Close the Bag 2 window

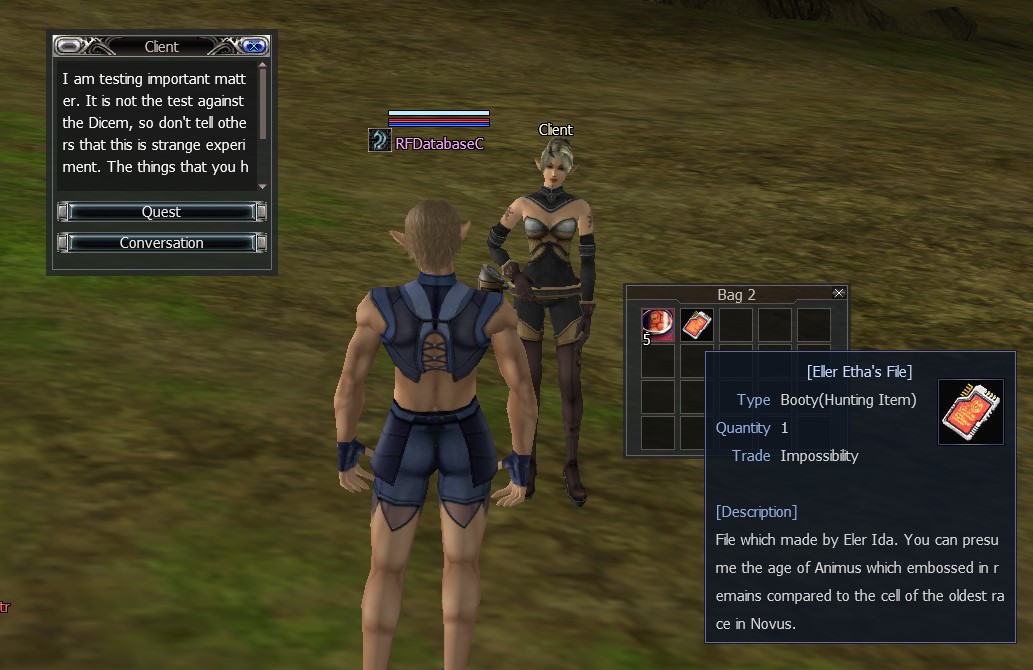pyautogui.click(x=838, y=293)
